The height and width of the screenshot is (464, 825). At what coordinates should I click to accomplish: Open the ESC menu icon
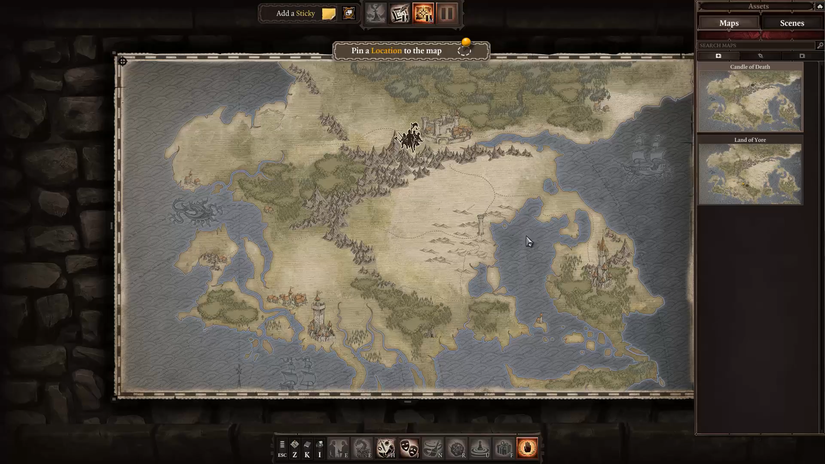click(282, 448)
